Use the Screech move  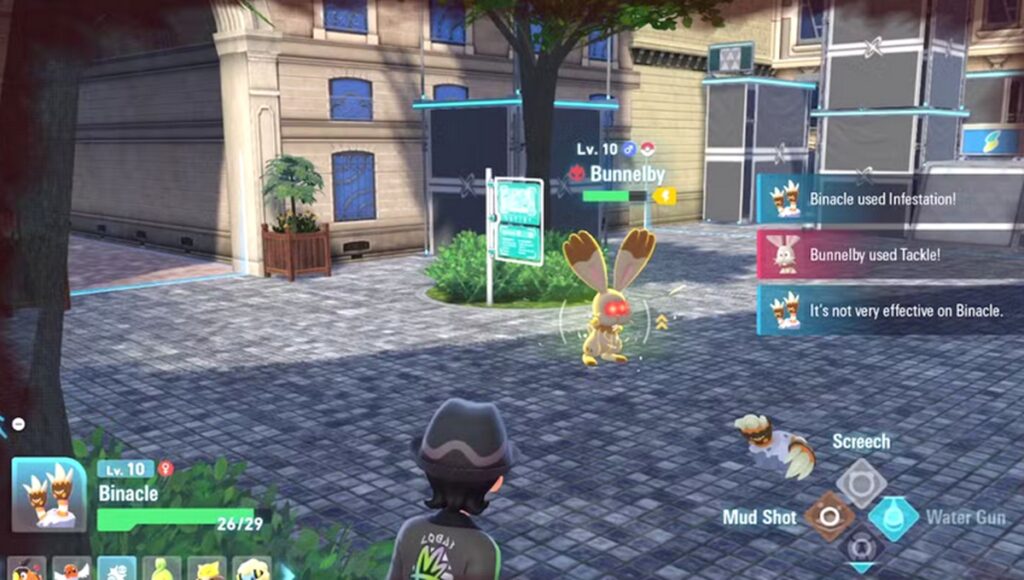(x=861, y=483)
